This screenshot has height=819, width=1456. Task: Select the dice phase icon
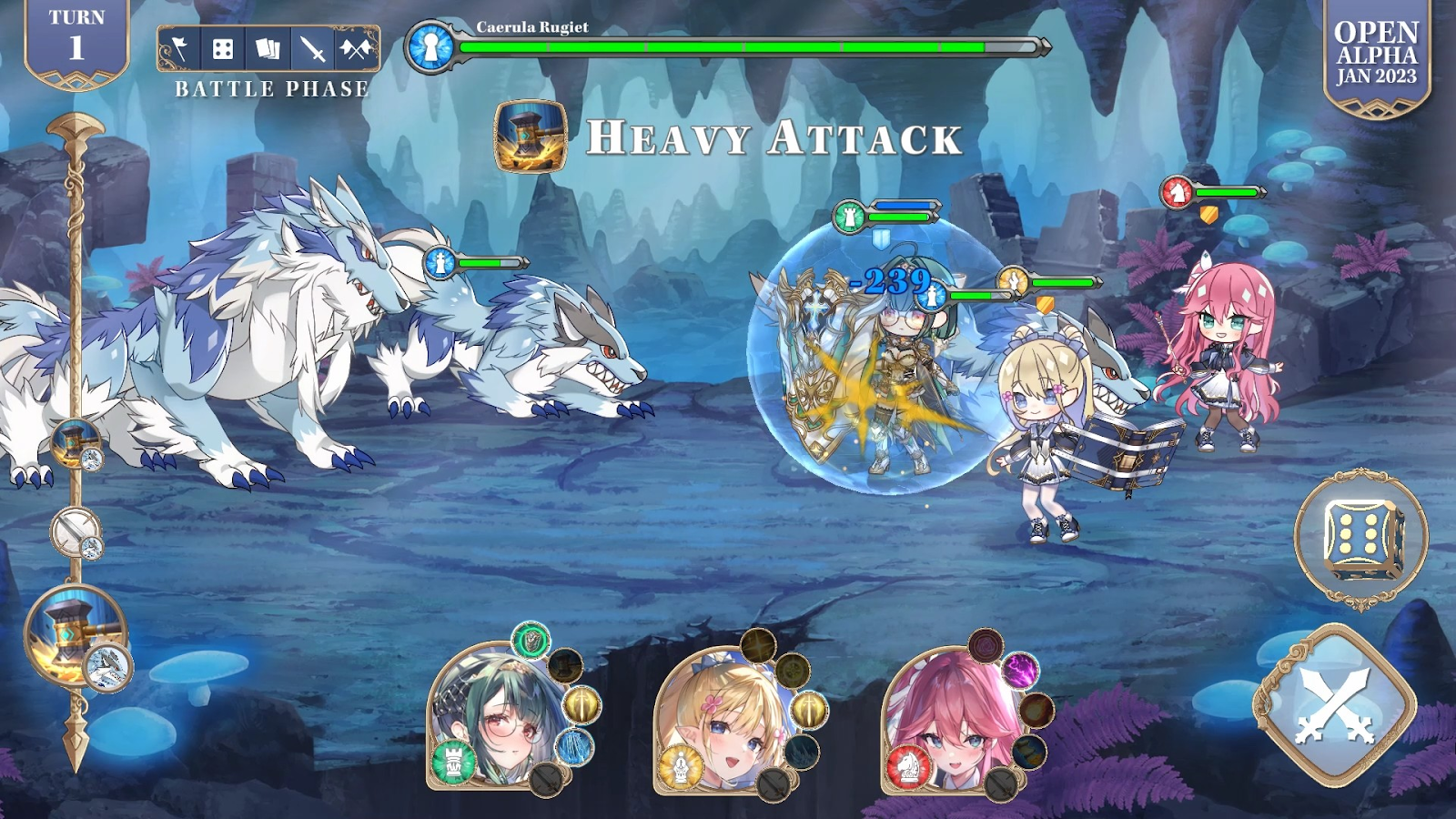(223, 49)
